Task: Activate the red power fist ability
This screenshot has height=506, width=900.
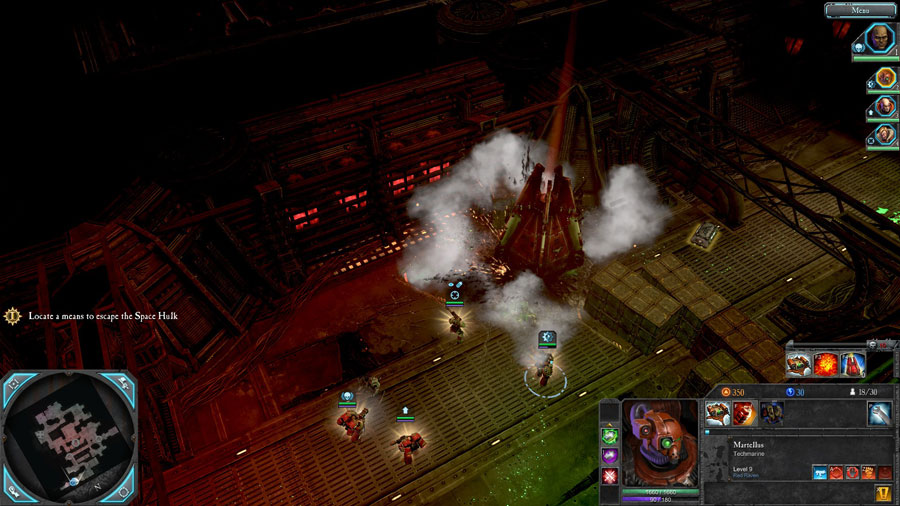Action: (x=743, y=413)
